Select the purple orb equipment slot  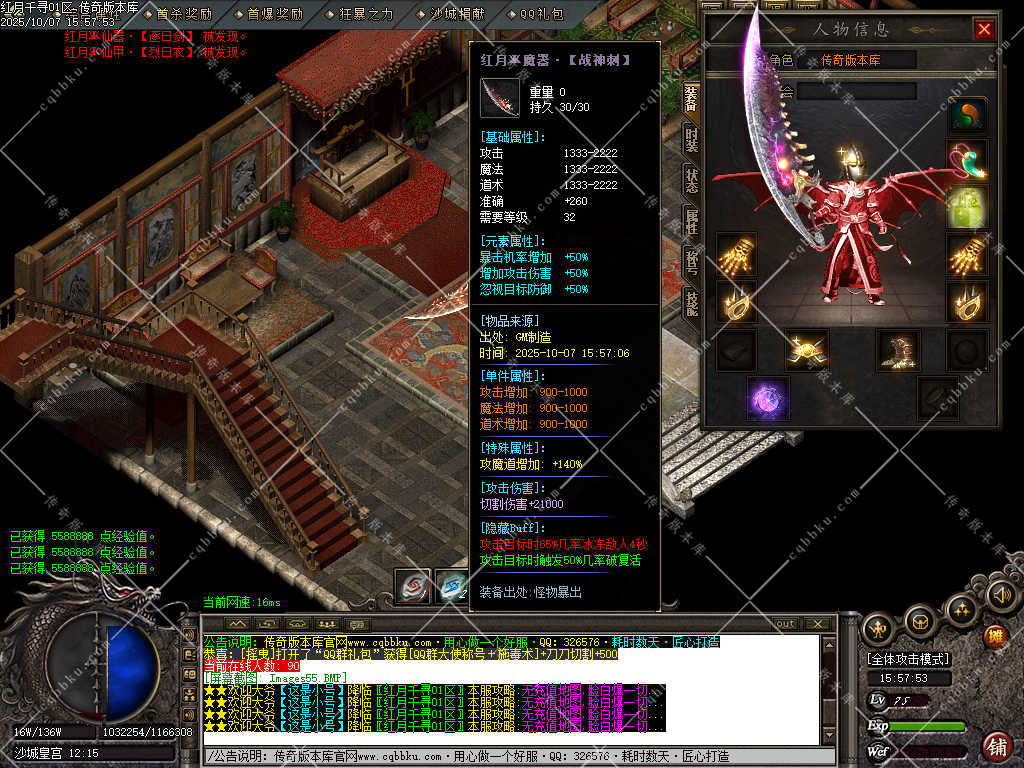(x=768, y=397)
